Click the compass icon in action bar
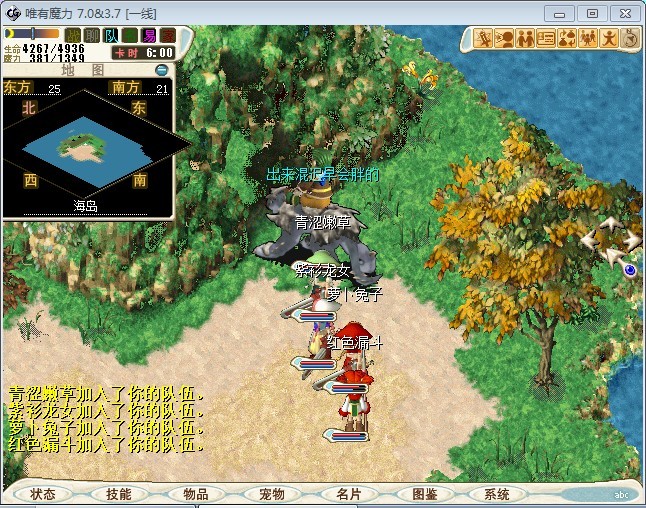 click(630, 39)
